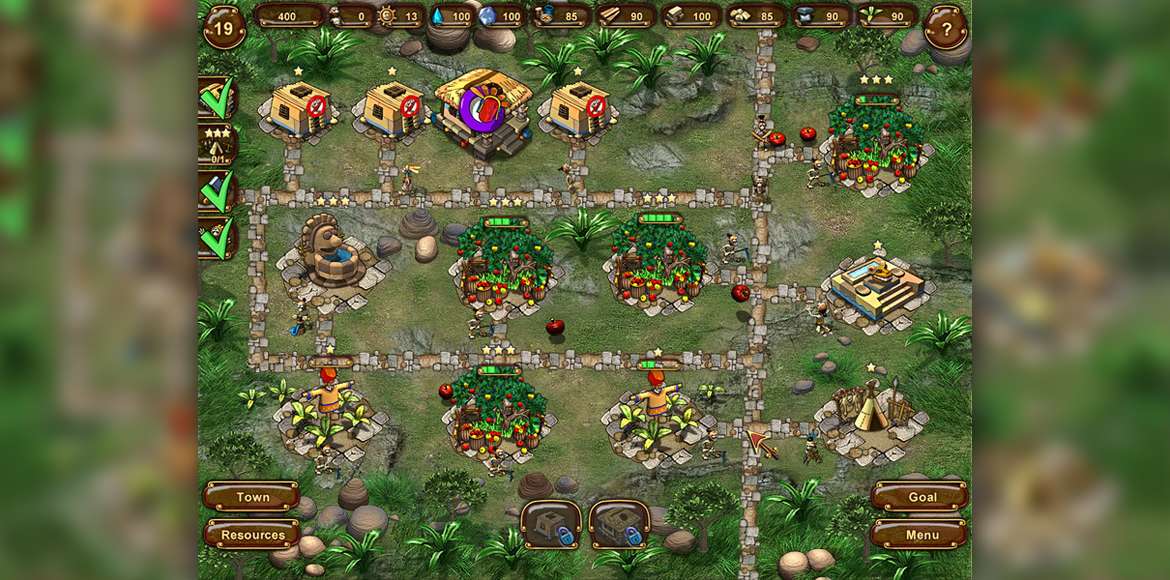Show the level Goal

click(920, 497)
